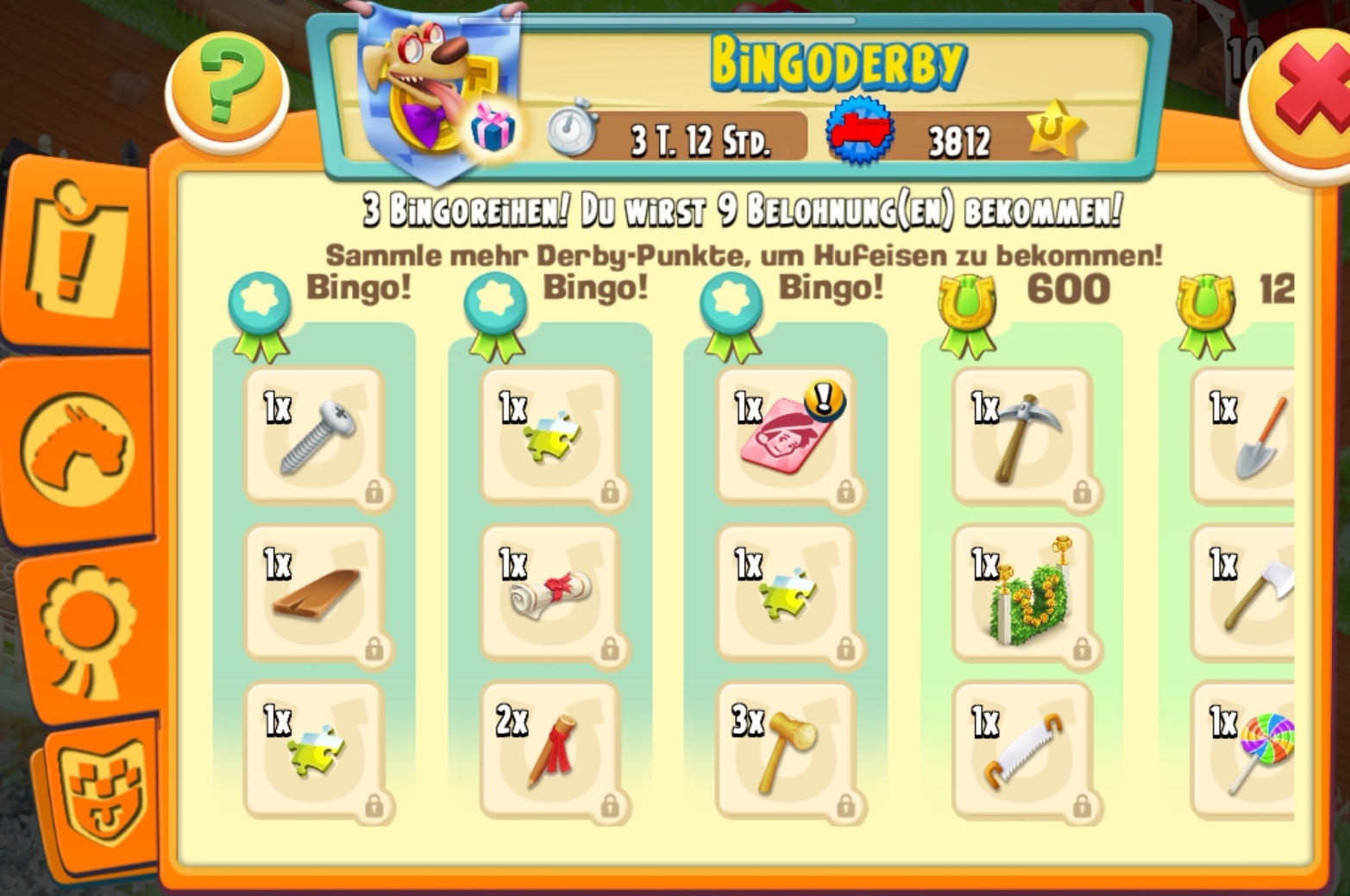This screenshot has height=896, width=1350.
Task: Tap the pink booster card reward
Action: 786,436
